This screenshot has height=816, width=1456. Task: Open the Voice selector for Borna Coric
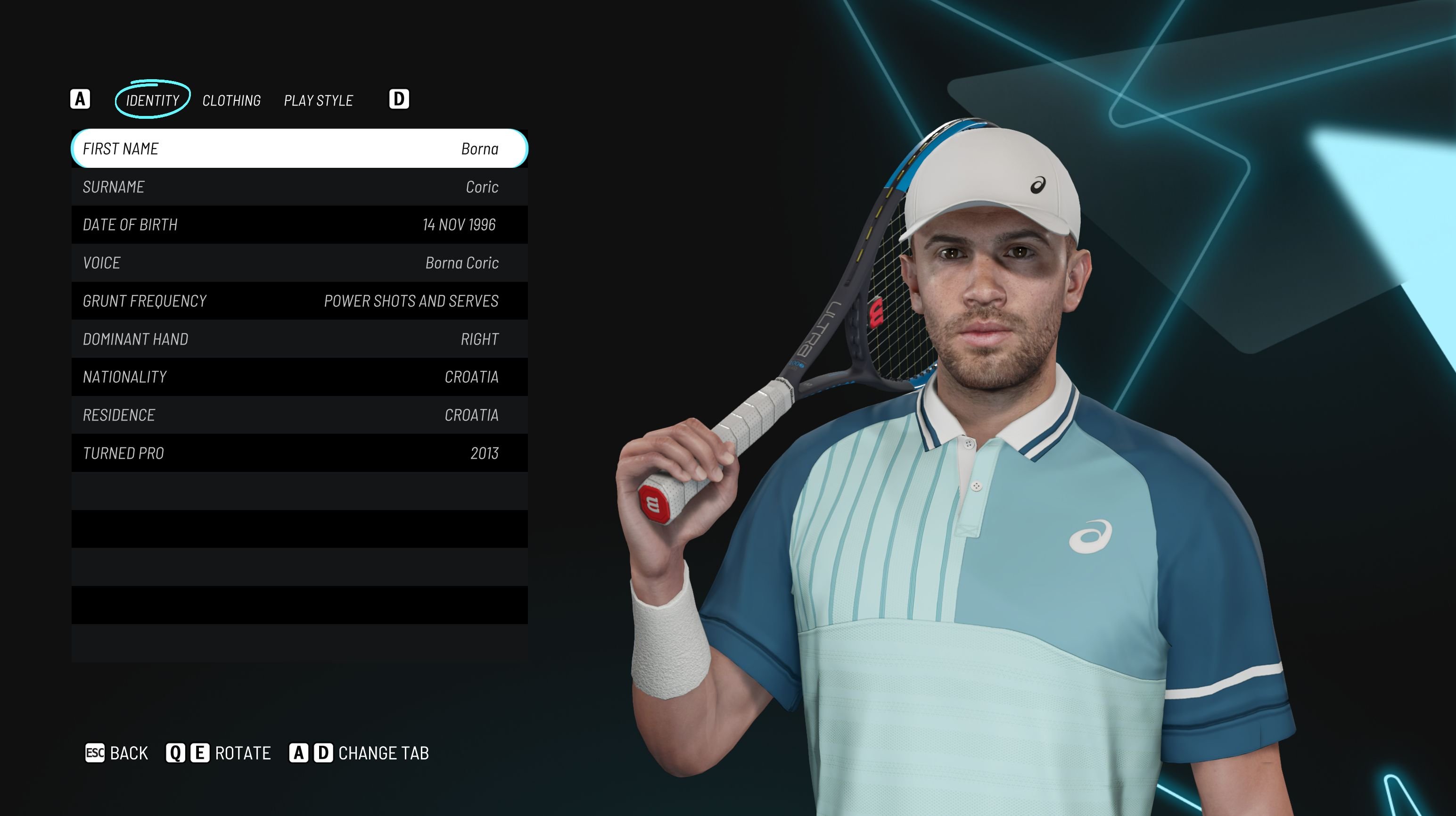coord(299,263)
